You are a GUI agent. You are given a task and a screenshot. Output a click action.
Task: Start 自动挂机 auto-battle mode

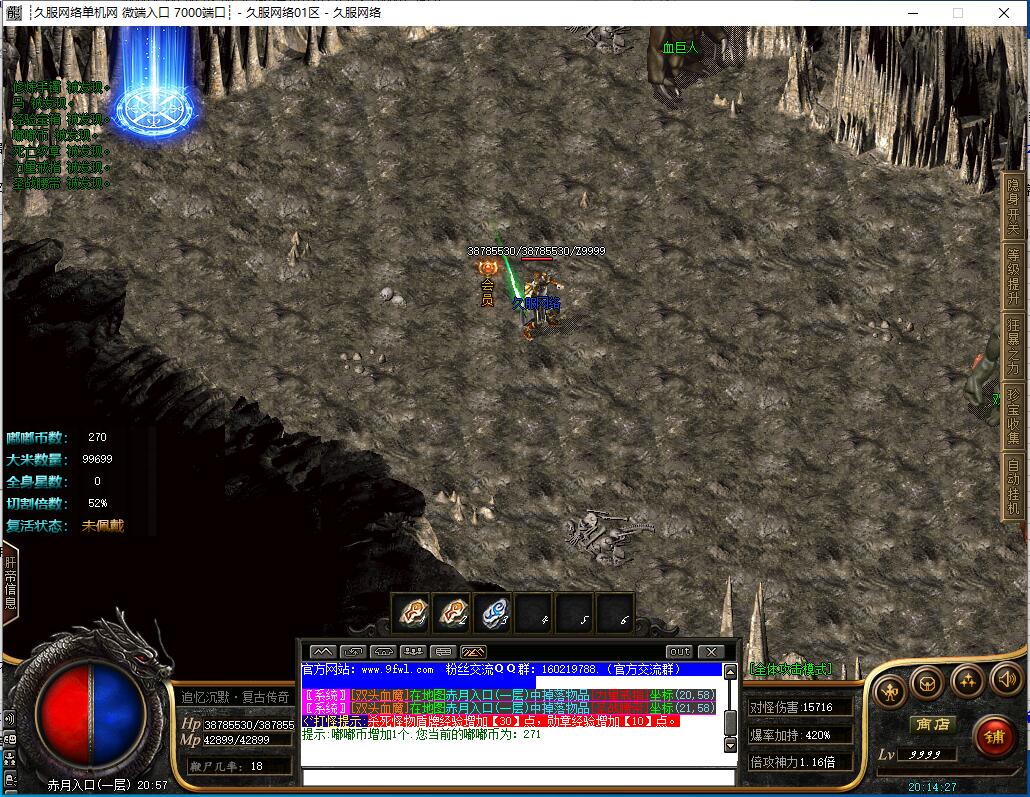click(1013, 485)
